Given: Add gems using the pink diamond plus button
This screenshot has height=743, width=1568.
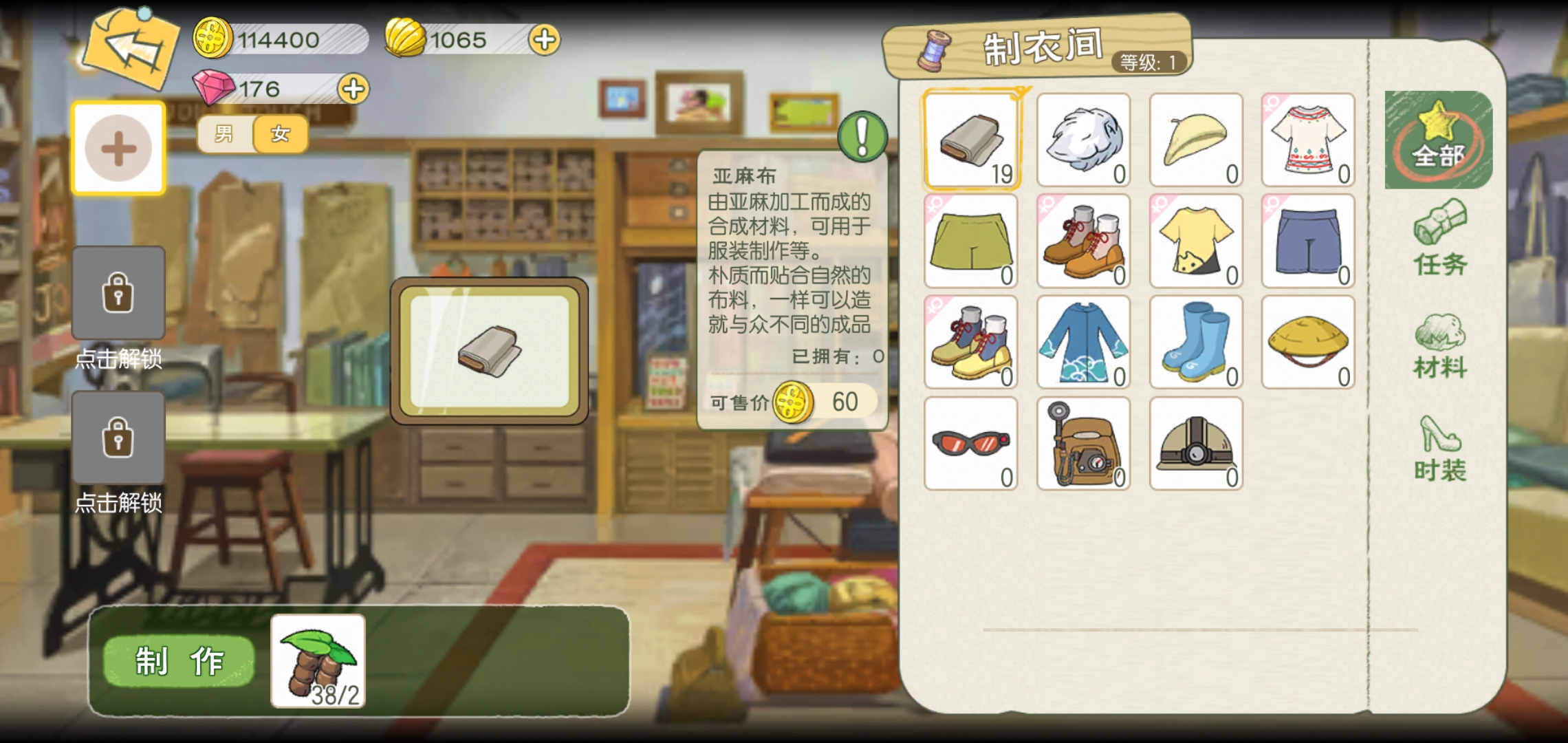Looking at the screenshot, I should [x=352, y=88].
